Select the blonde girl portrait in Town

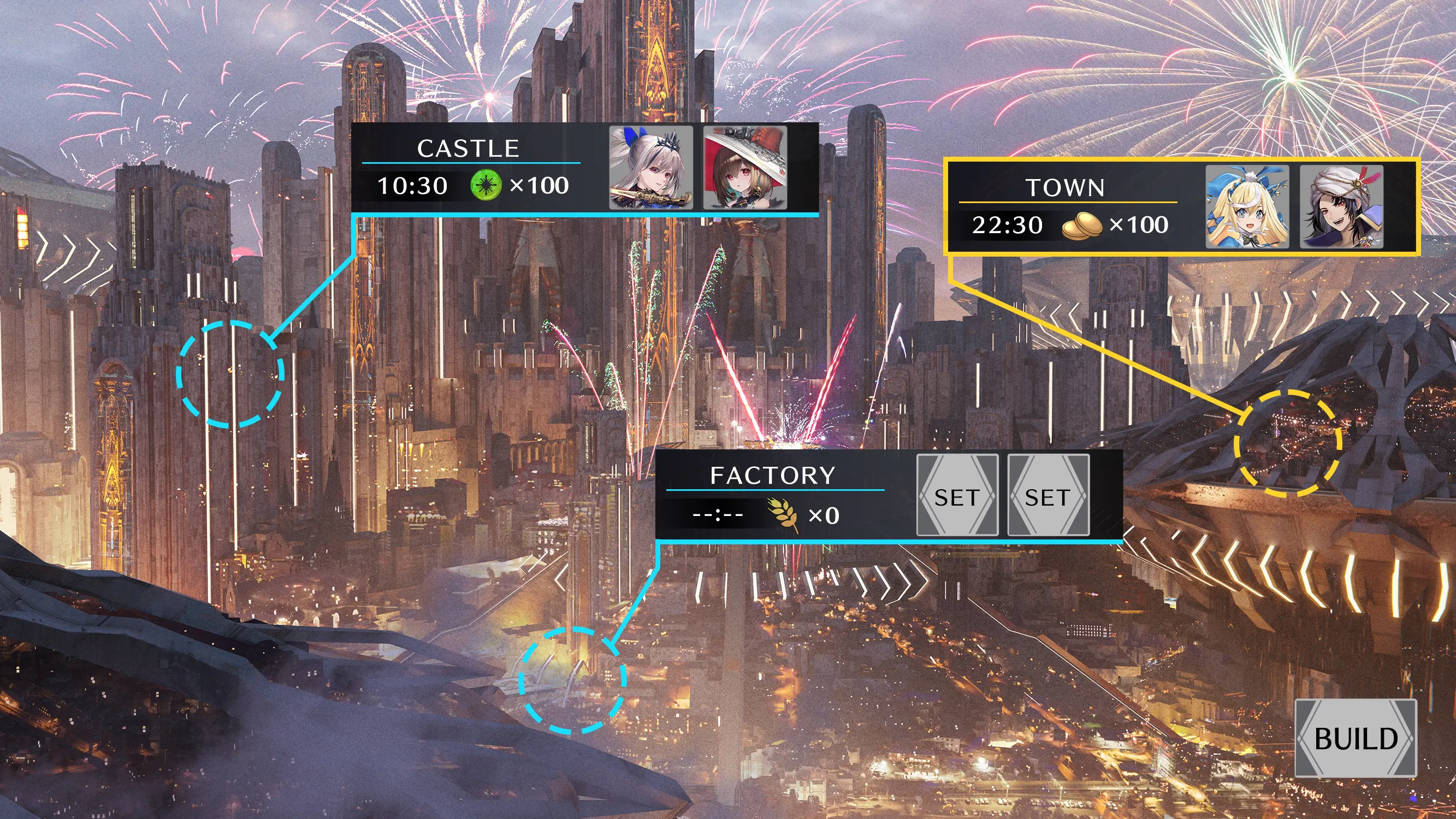(1247, 207)
